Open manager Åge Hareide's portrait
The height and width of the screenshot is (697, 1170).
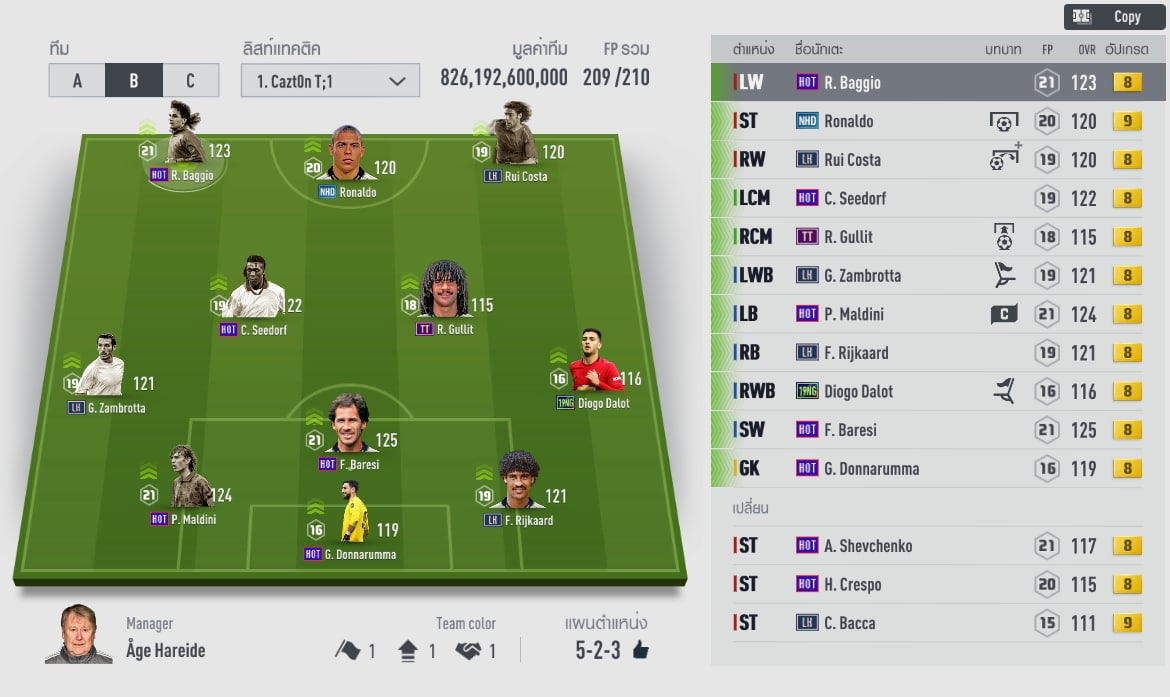(78, 635)
